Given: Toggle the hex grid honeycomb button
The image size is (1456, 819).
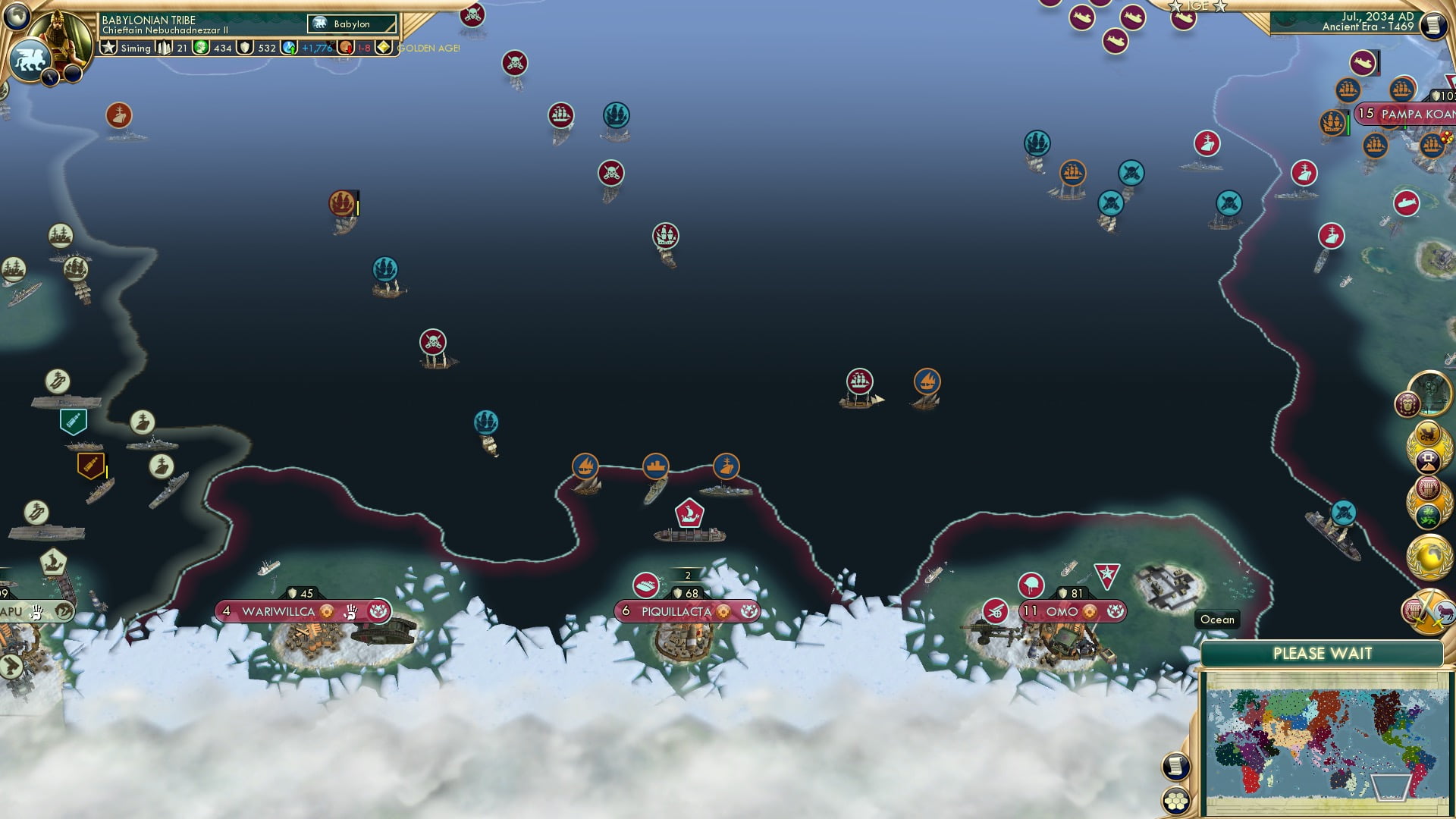Looking at the screenshot, I should coord(1175,801).
